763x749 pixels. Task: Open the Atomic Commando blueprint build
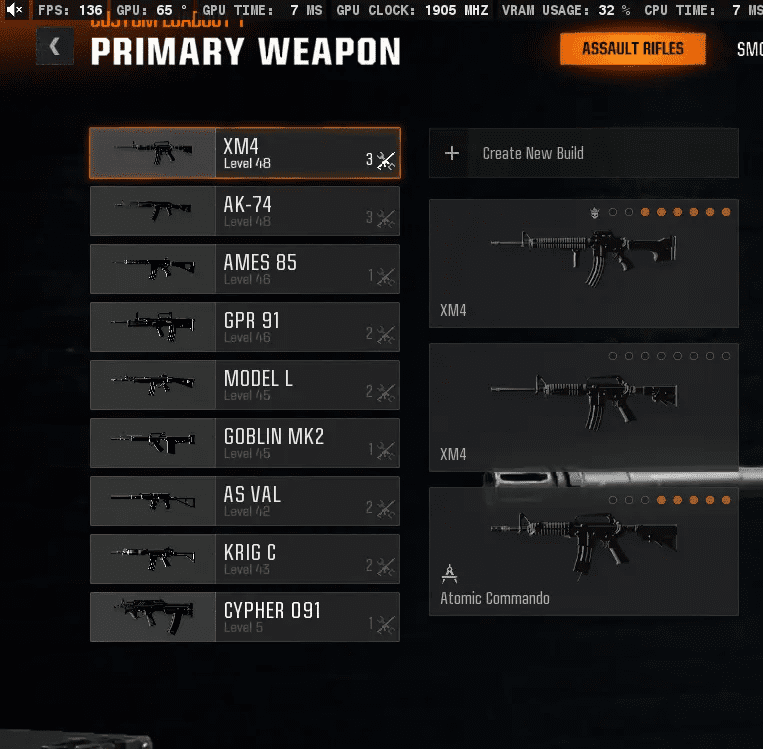pos(583,551)
